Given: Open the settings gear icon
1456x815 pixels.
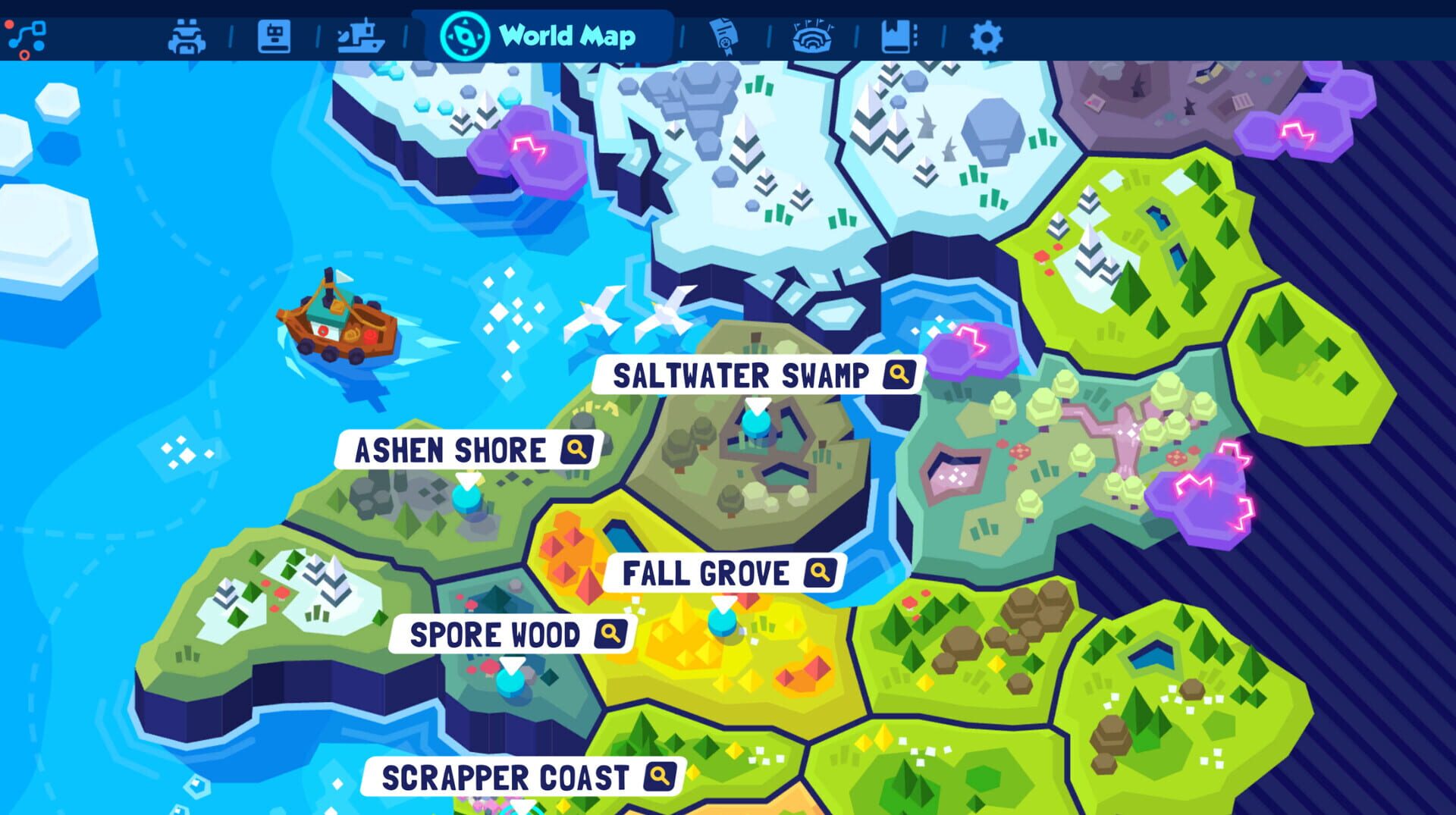Looking at the screenshot, I should click(x=985, y=36).
